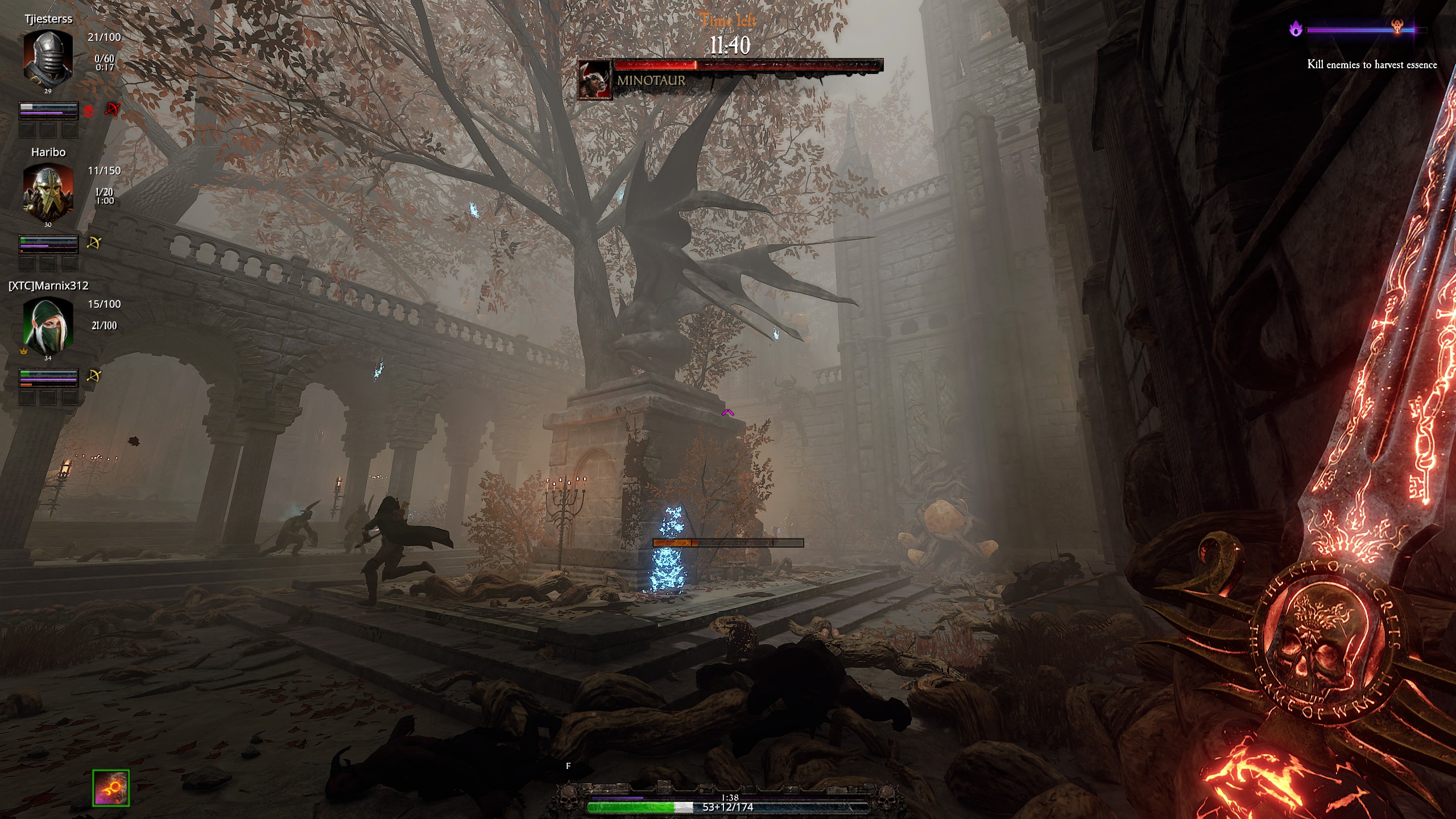Open the harvest essence objective text
The image size is (1456, 819).
pyautogui.click(x=1372, y=65)
